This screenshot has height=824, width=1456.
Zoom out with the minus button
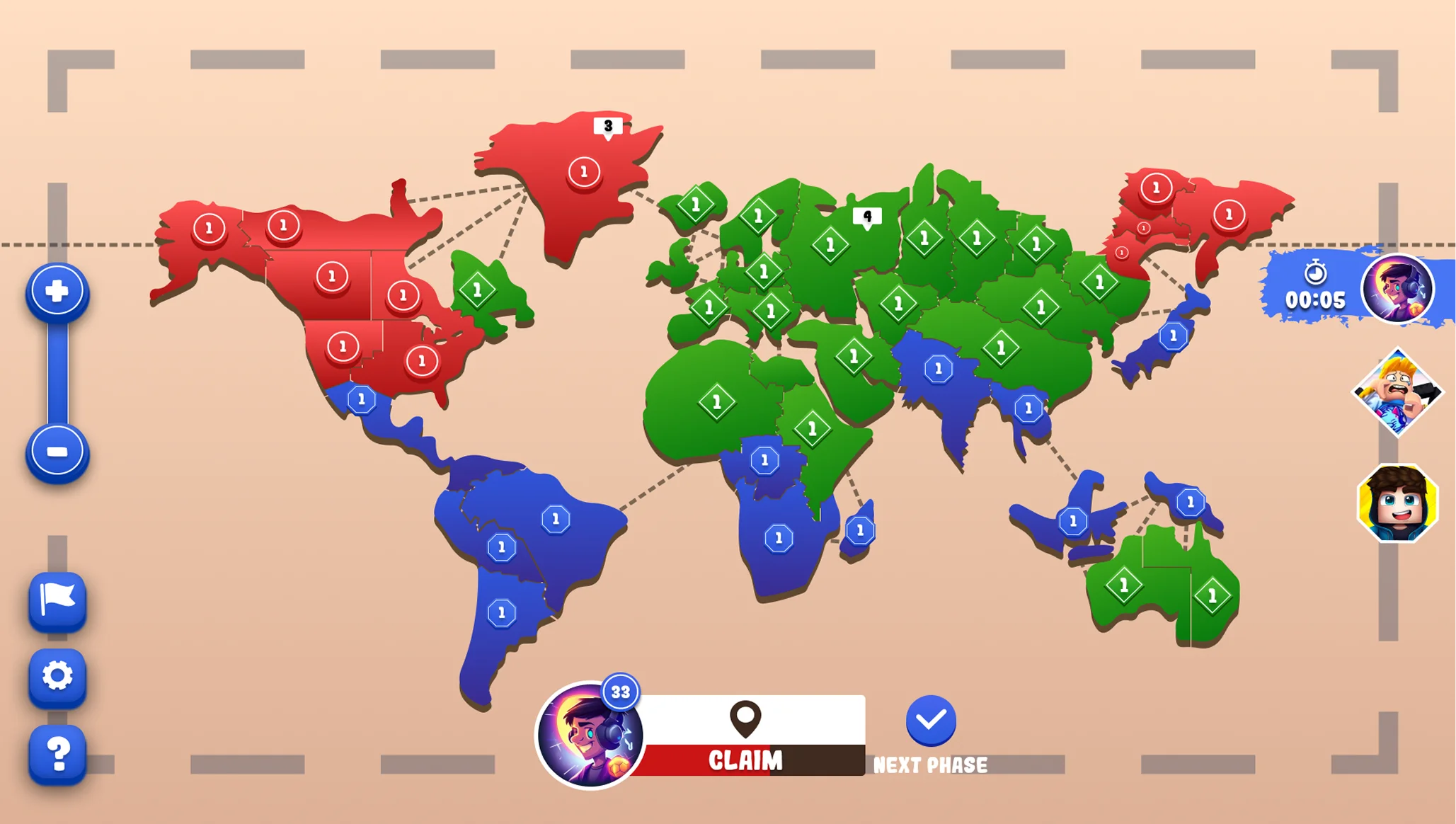click(57, 452)
